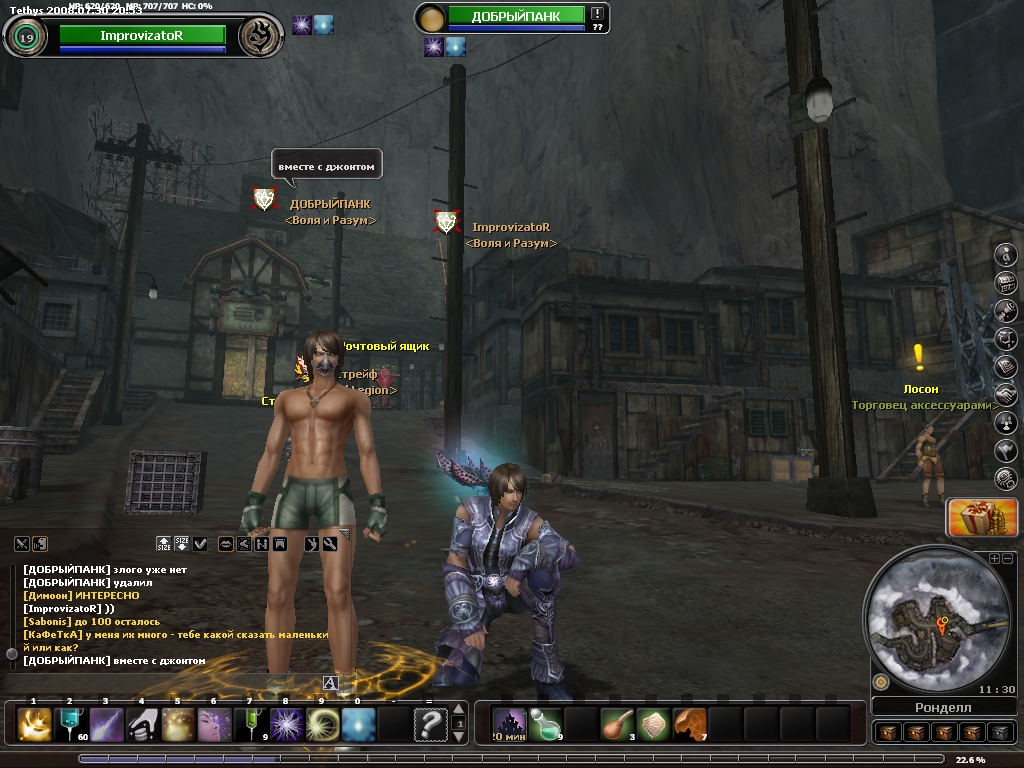Click the circular Ронделл minimap
The width and height of the screenshot is (1024, 768).
929,618
